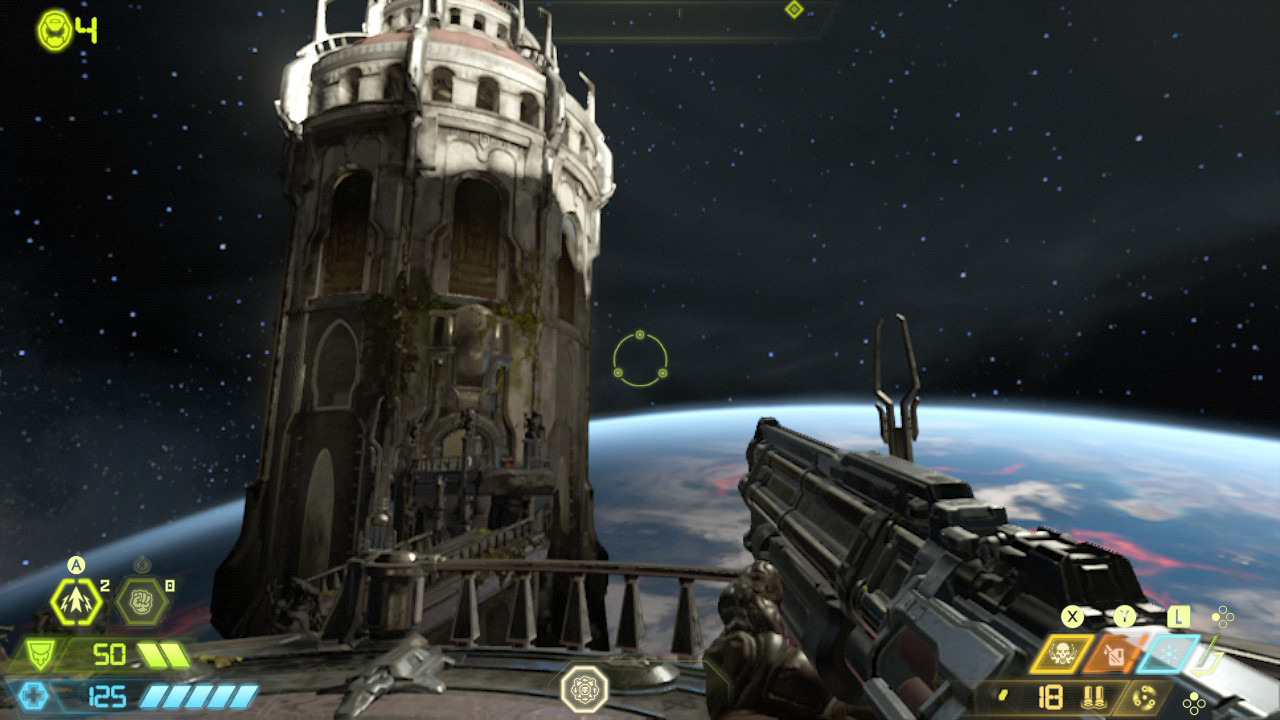Click the extra lives helmet icon
The image size is (1280, 720).
[x=54, y=30]
